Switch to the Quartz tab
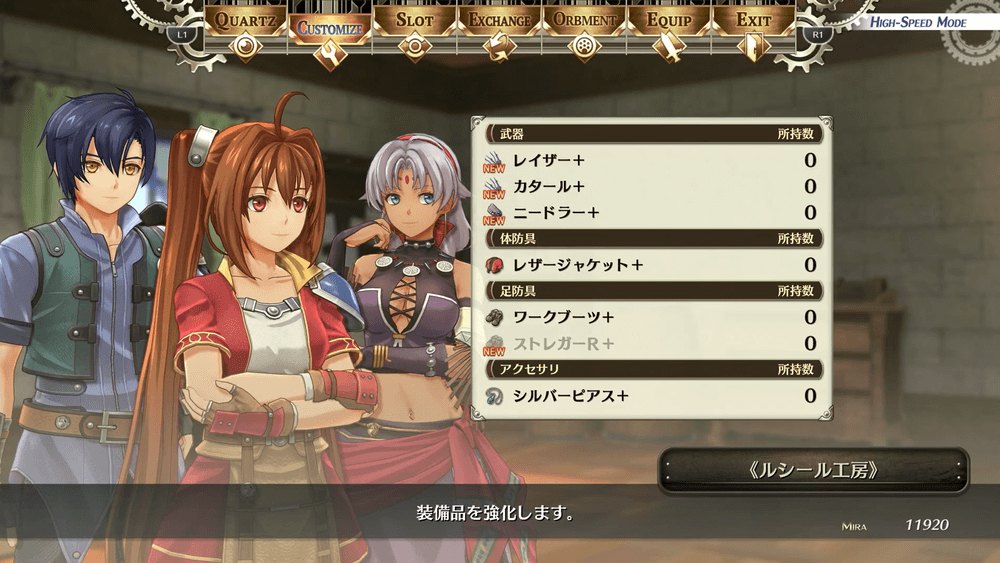This screenshot has width=1000, height=563. [x=246, y=22]
